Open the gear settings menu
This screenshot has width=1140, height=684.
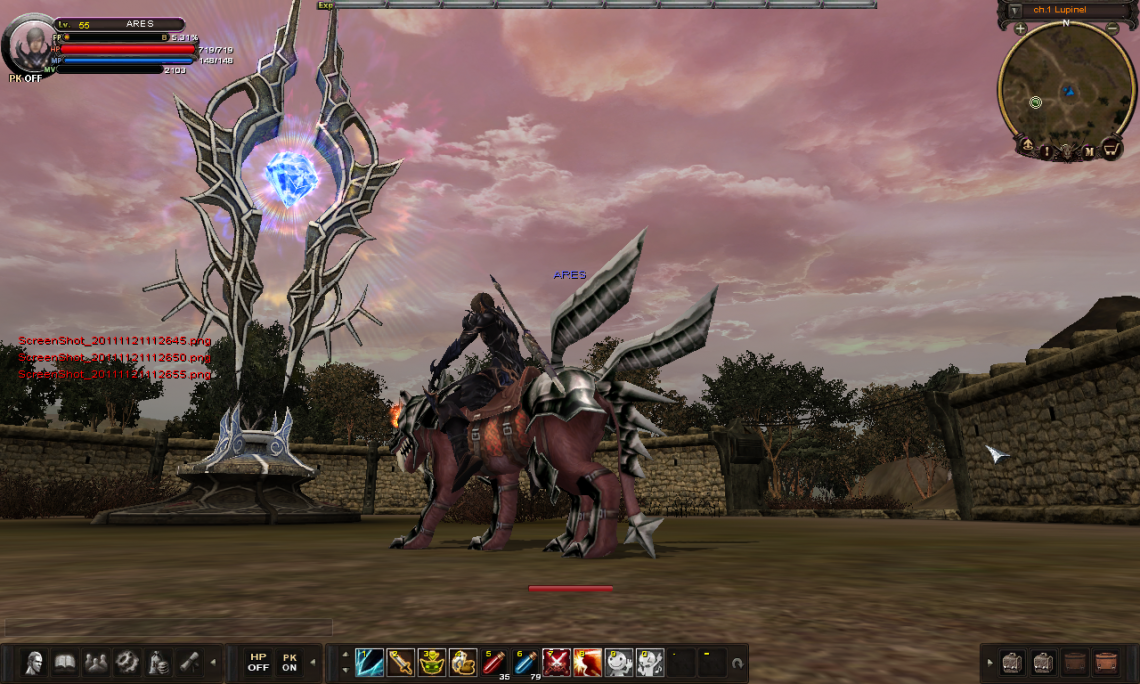tap(127, 662)
